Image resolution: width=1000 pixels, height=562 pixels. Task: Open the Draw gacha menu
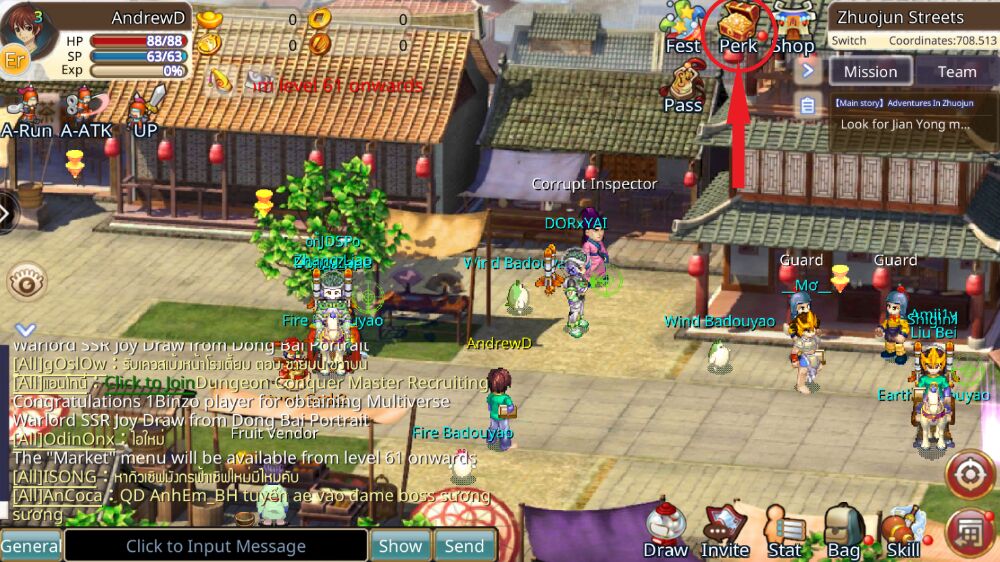665,532
